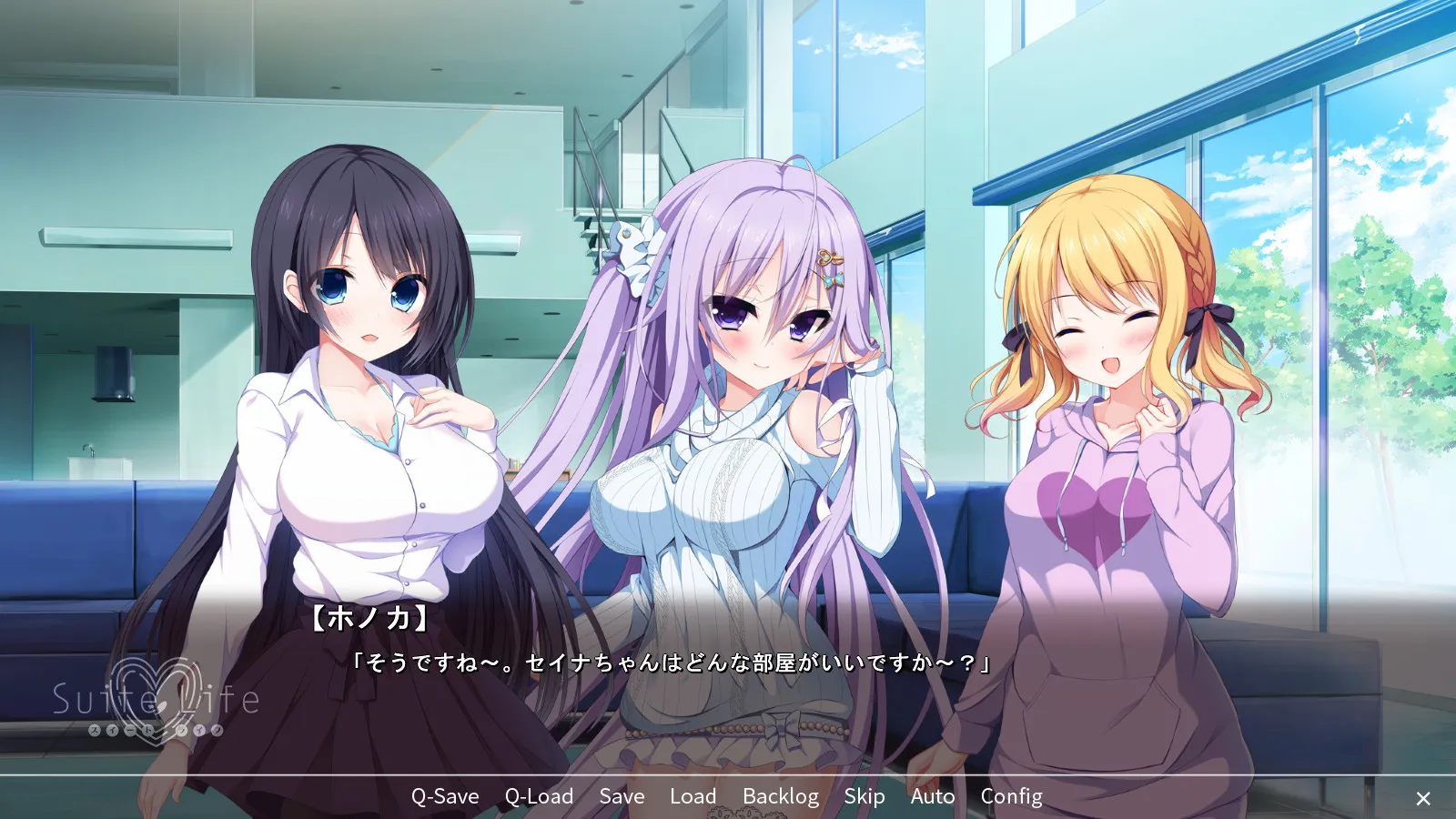Quick load with Q-Load
This screenshot has height=819, width=1456.
coord(539,796)
